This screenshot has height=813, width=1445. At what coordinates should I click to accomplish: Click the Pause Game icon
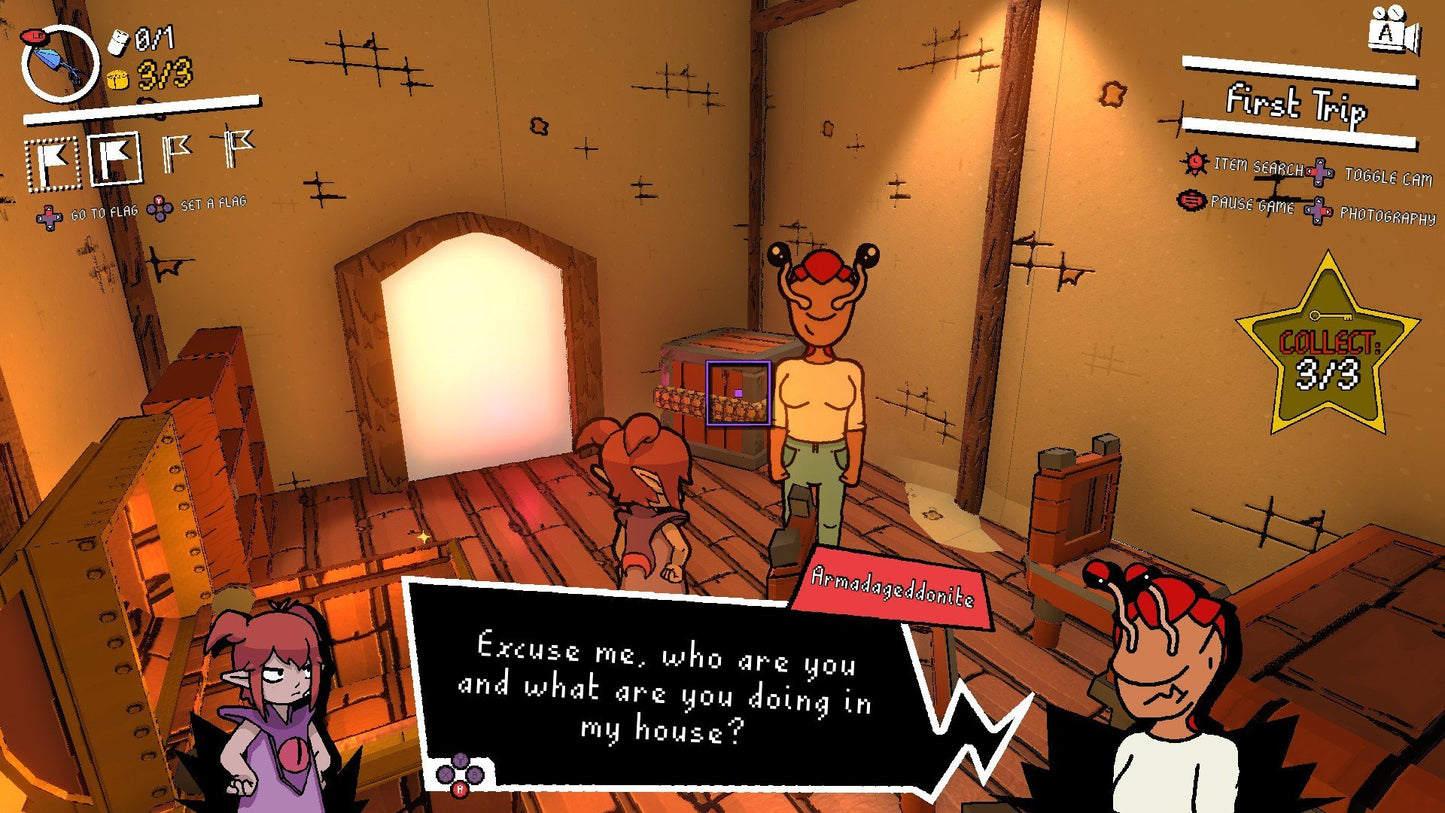(x=1190, y=199)
